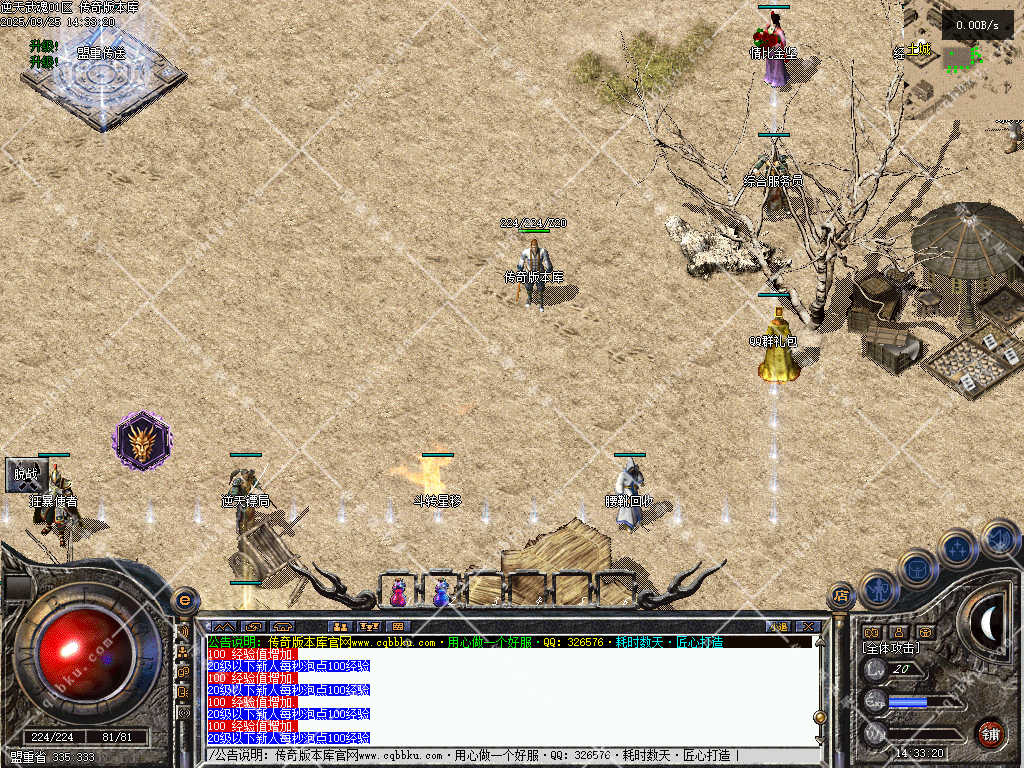Use the first potion in the belt

[398, 592]
